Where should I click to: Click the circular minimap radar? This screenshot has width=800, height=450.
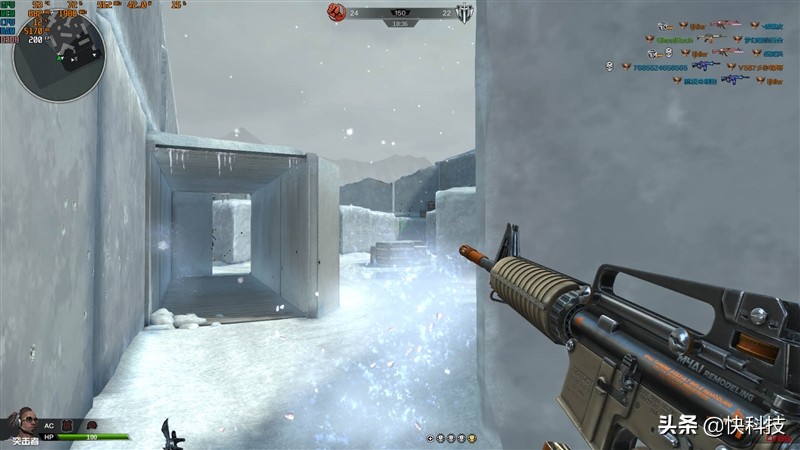pyautogui.click(x=58, y=56)
